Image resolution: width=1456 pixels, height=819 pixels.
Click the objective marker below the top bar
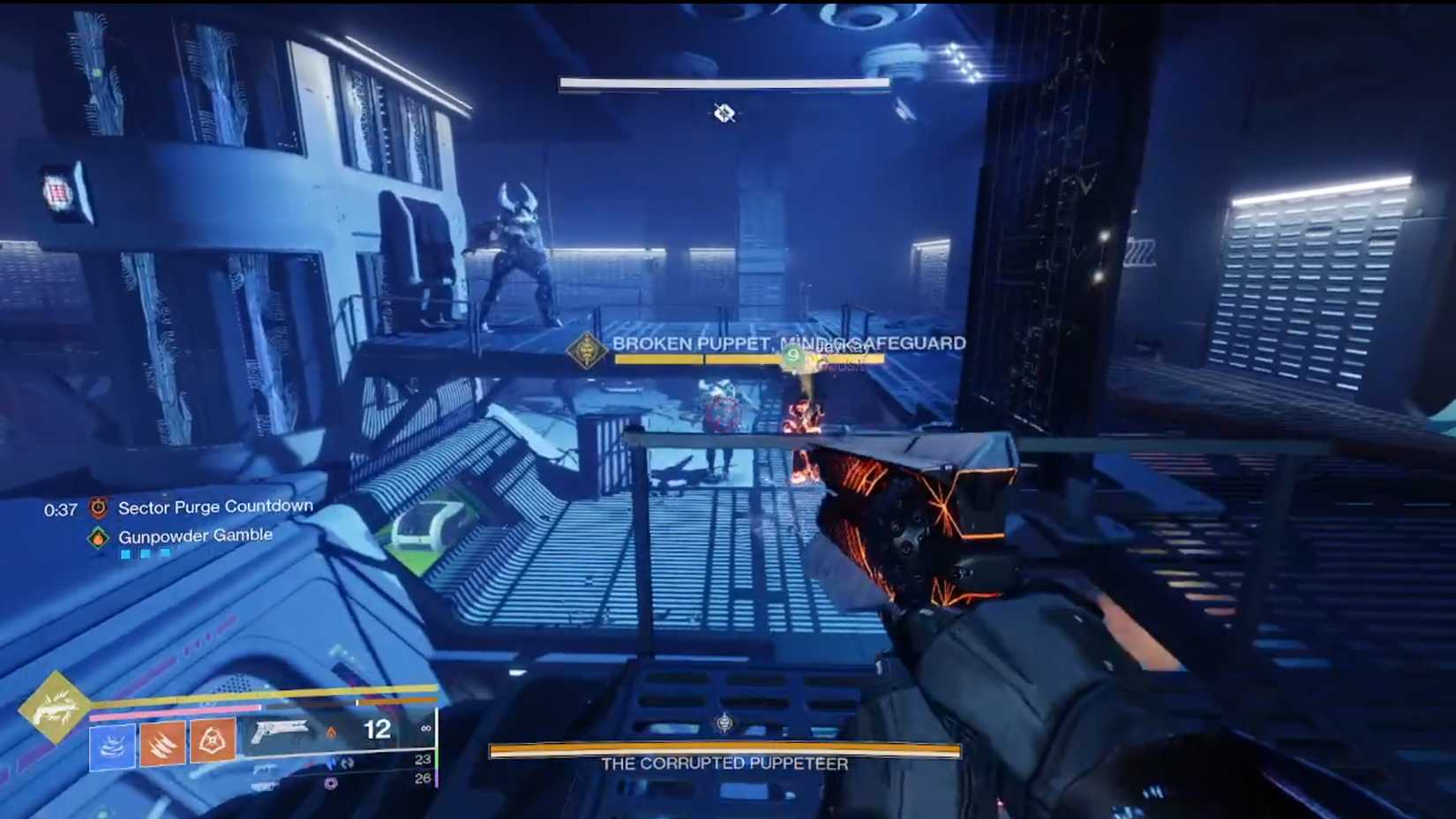[724, 113]
